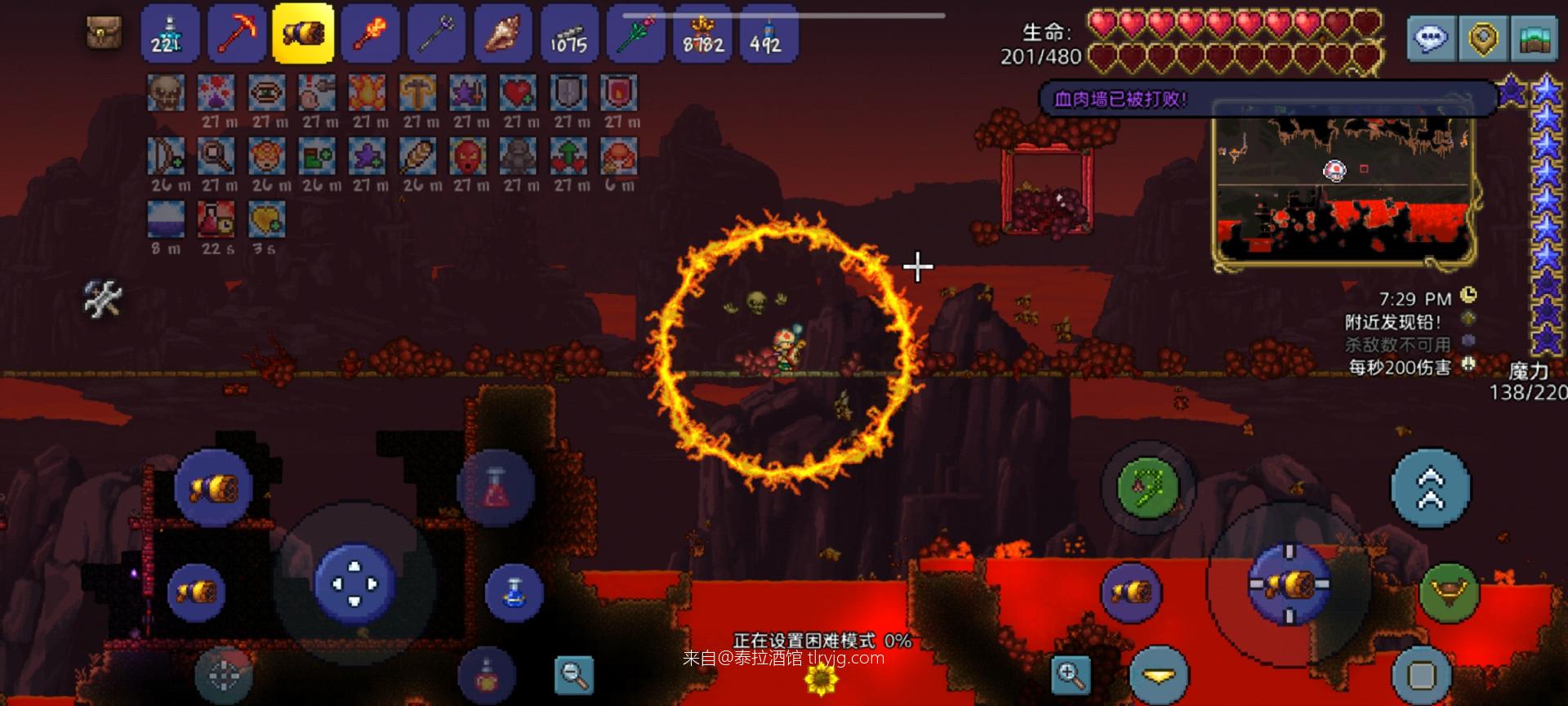Open the housing landscape button
1568x706 pixels.
[1535, 38]
